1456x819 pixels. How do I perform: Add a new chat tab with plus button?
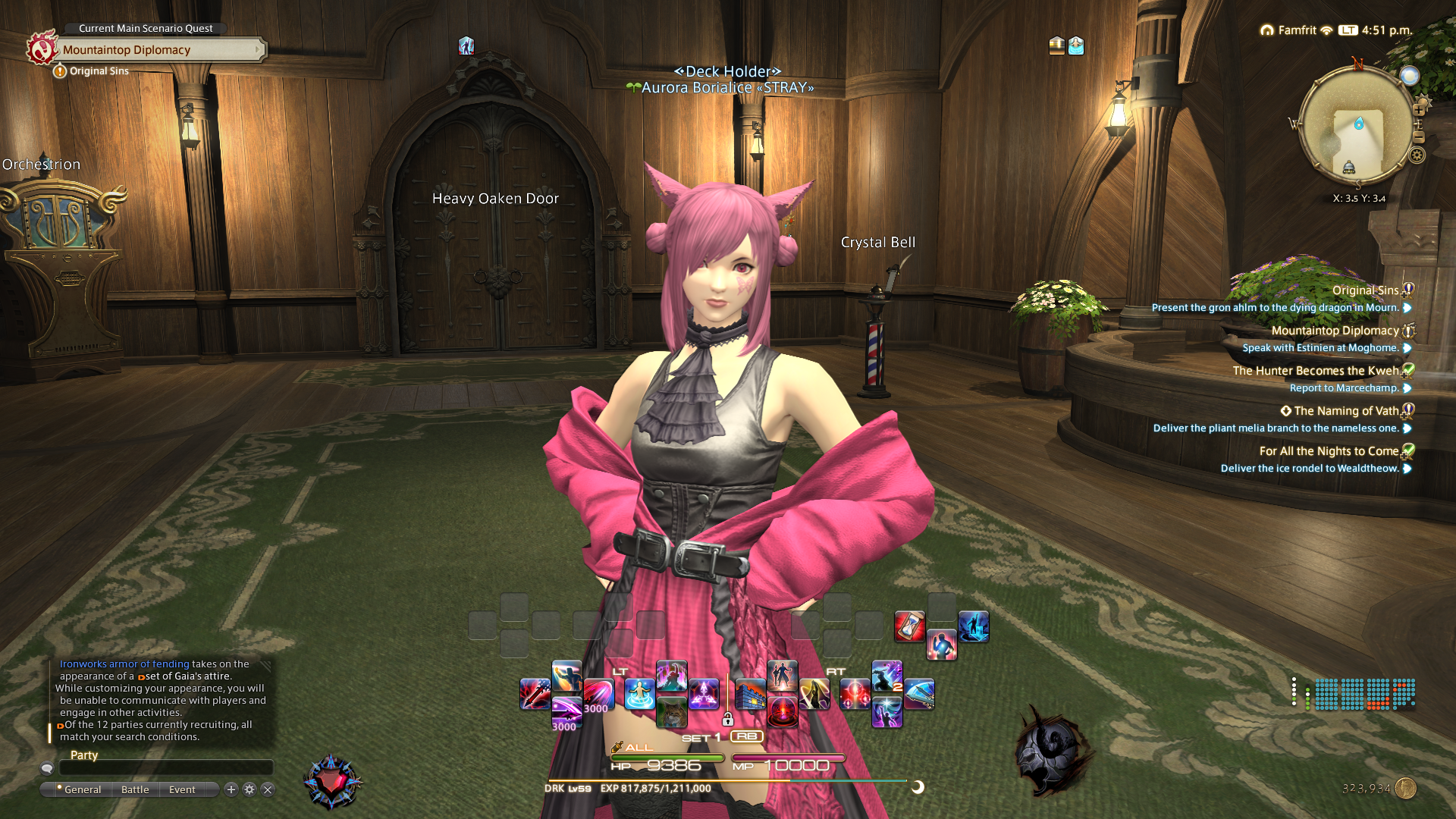tap(231, 789)
